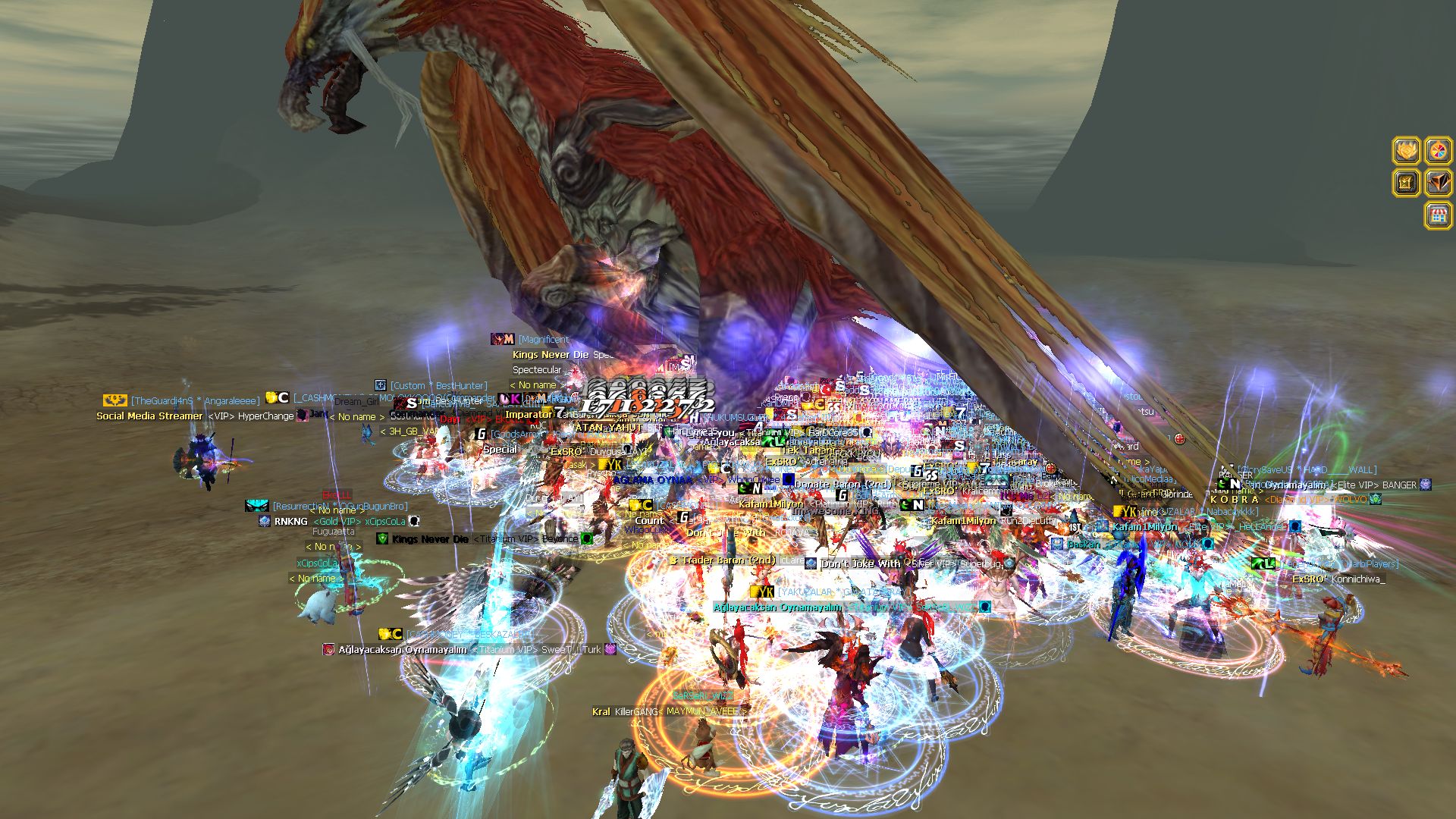Select the orange crystal shard icon
This screenshot has width=1456, height=819.
pyautogui.click(x=1438, y=183)
